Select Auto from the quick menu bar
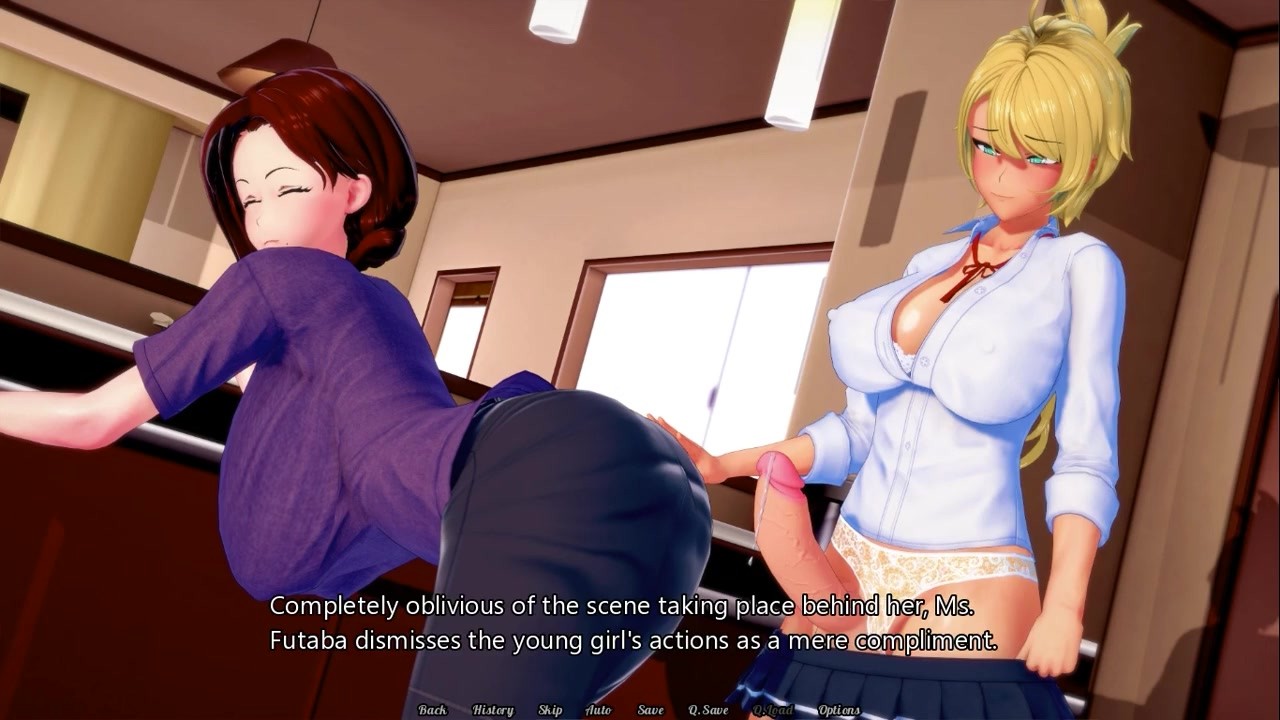Screen dimensions: 1280x720 coord(598,709)
